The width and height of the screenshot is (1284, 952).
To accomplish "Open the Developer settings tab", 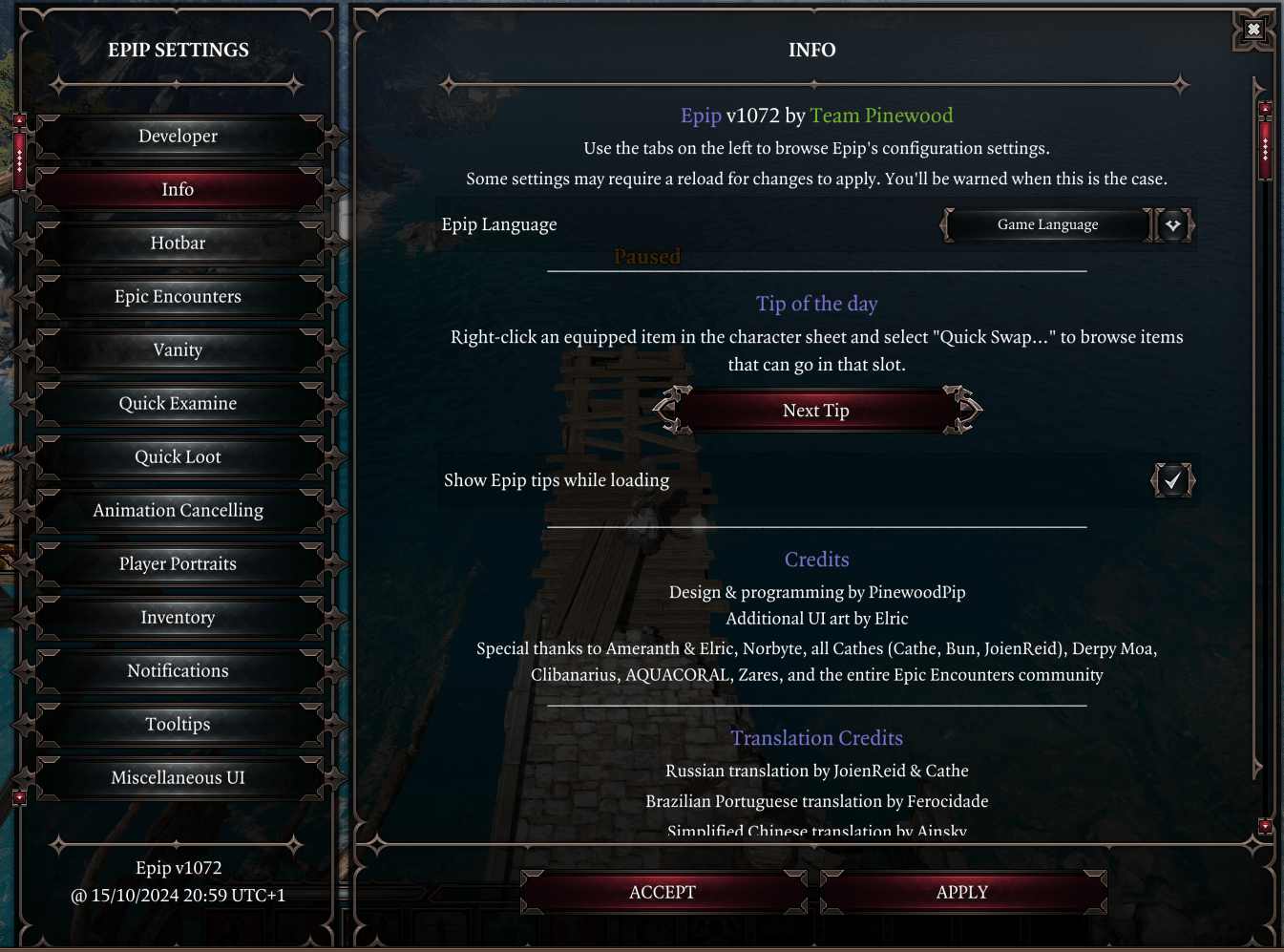I will pos(178,137).
